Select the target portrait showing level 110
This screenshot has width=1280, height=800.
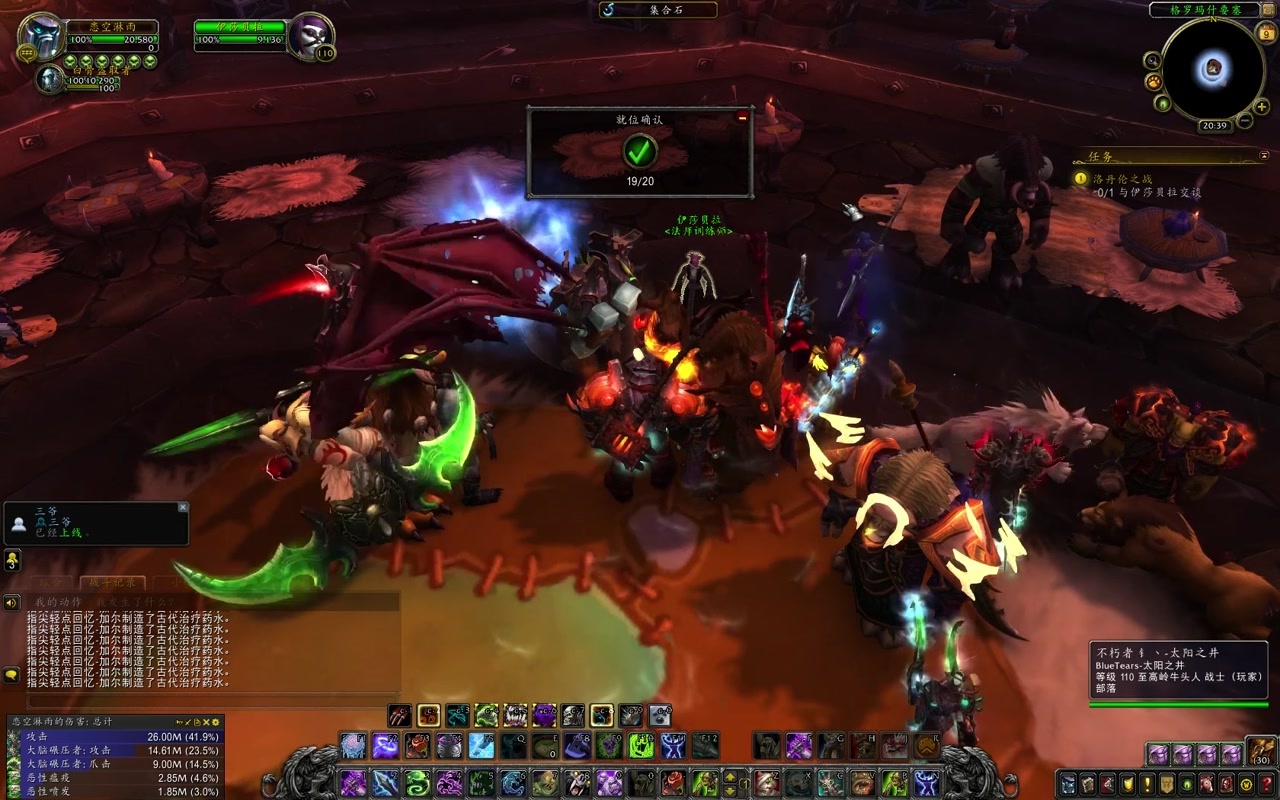pos(312,36)
